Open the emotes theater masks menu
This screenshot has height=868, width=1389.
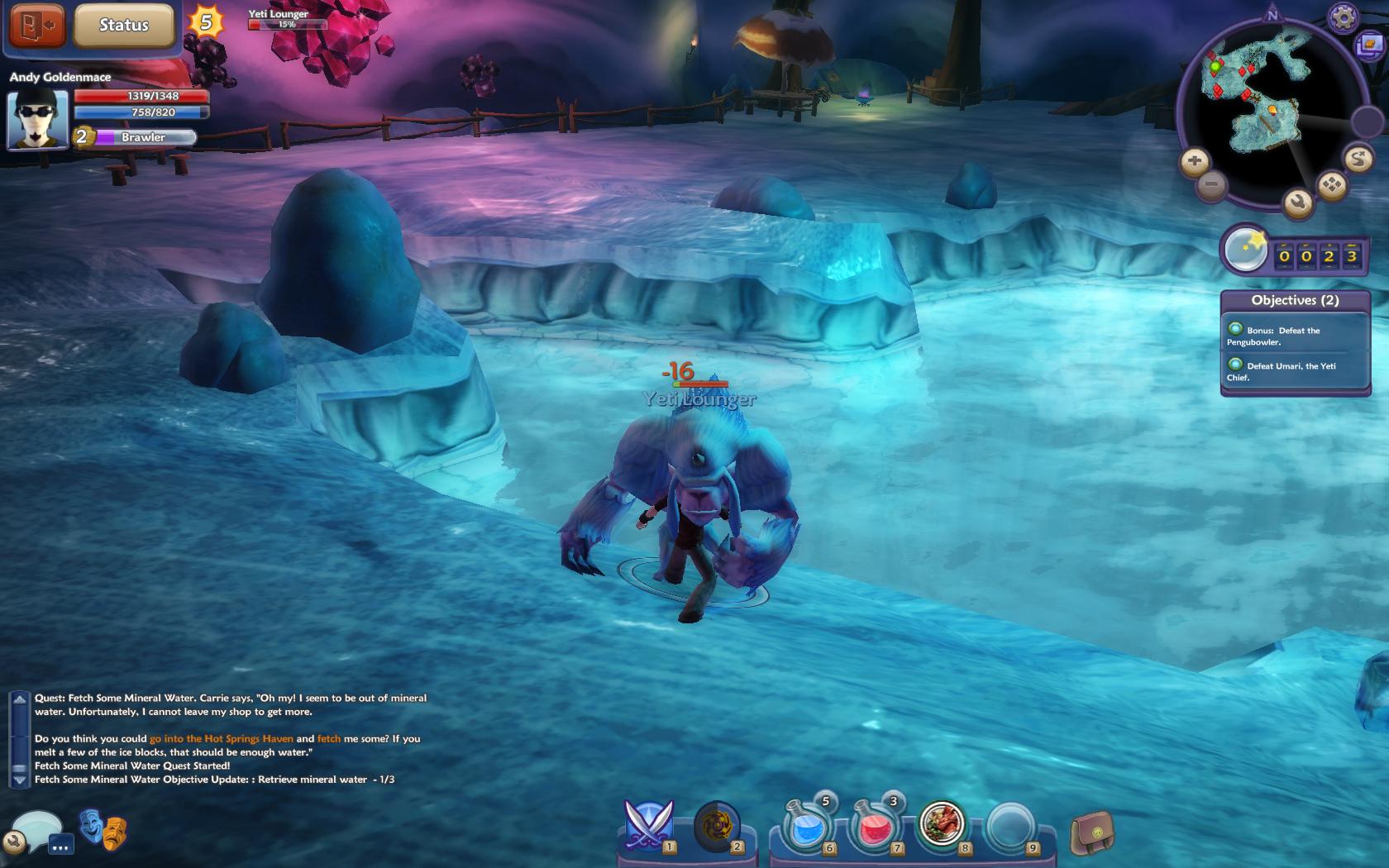coord(103,830)
